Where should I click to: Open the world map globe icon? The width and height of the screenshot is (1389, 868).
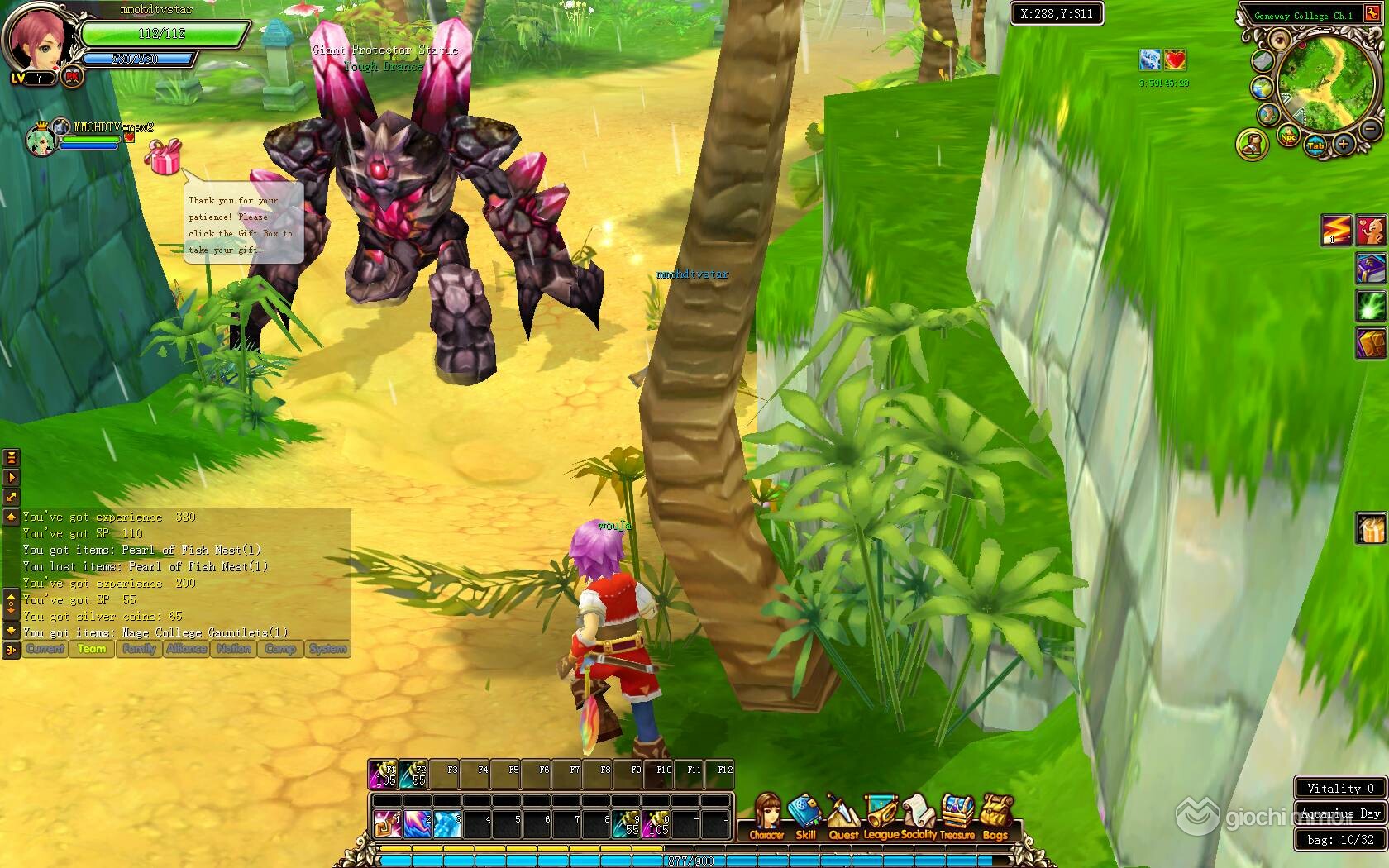1262,88
